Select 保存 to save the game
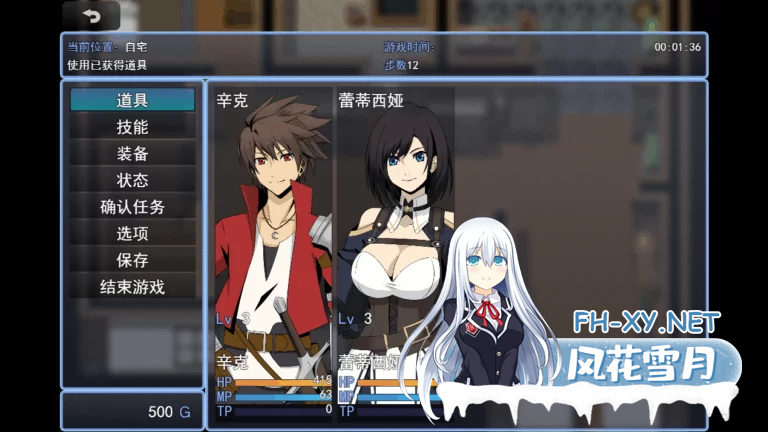Image resolution: width=768 pixels, height=432 pixels. (x=132, y=260)
